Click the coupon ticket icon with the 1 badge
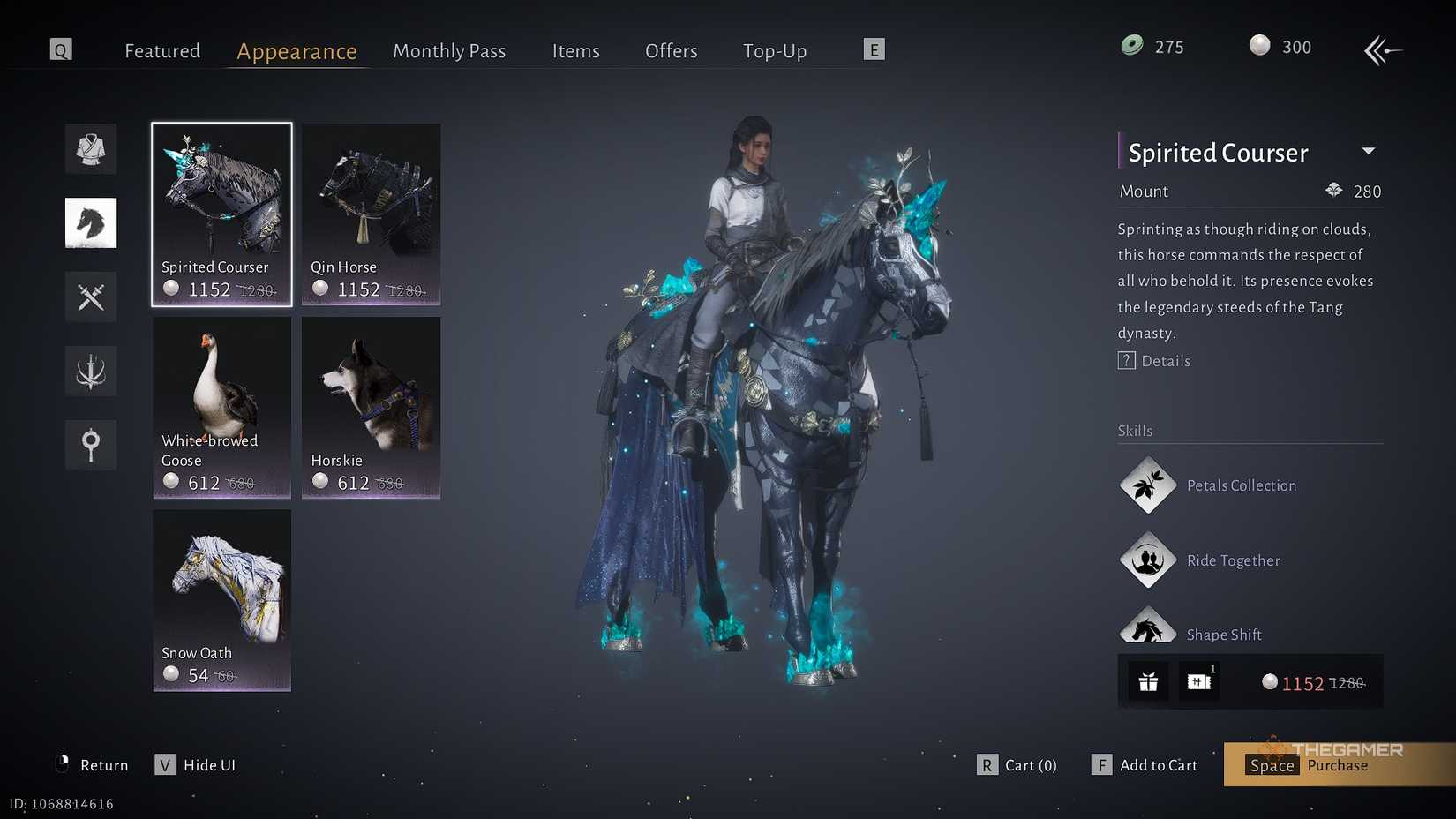Viewport: 1456px width, 819px height. (1198, 681)
